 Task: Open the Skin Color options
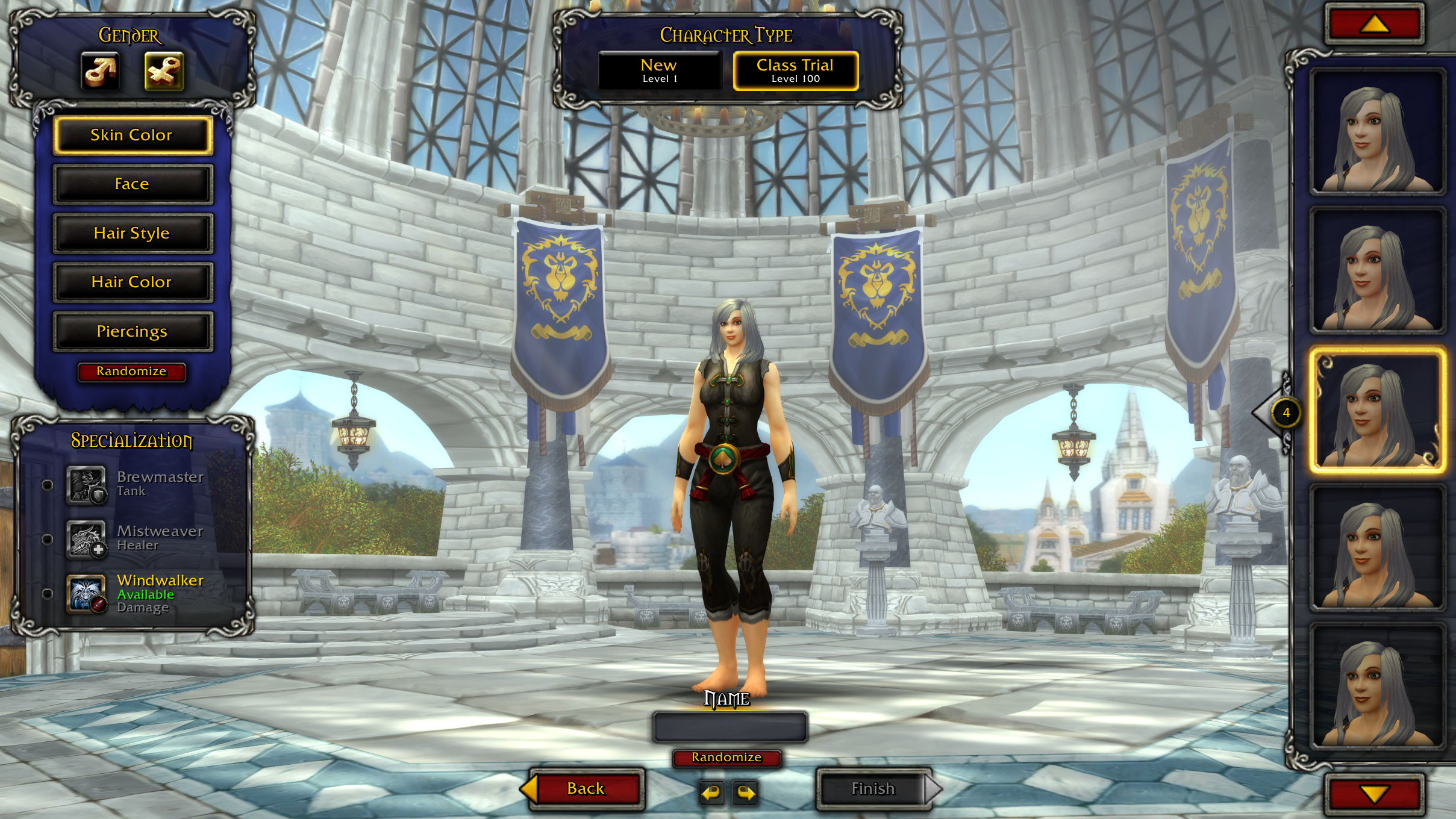tap(133, 135)
